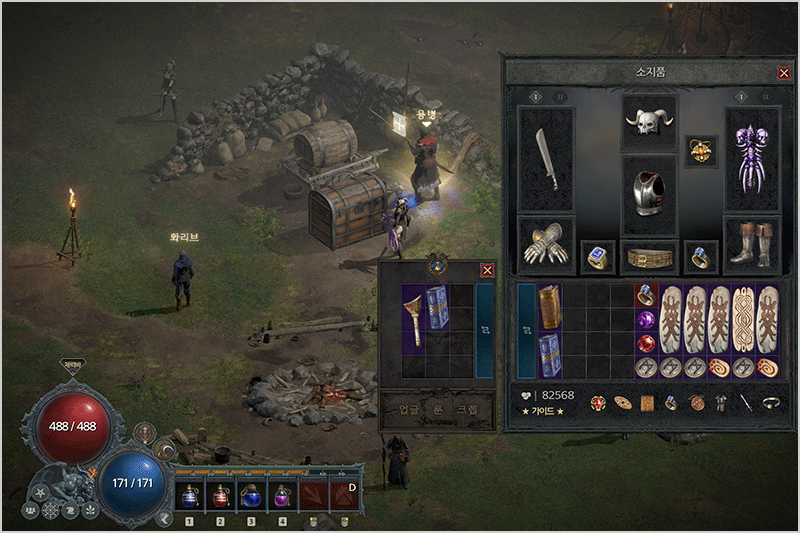Click the inventory's blue swap bar
The image size is (800, 533).
pos(526,330)
